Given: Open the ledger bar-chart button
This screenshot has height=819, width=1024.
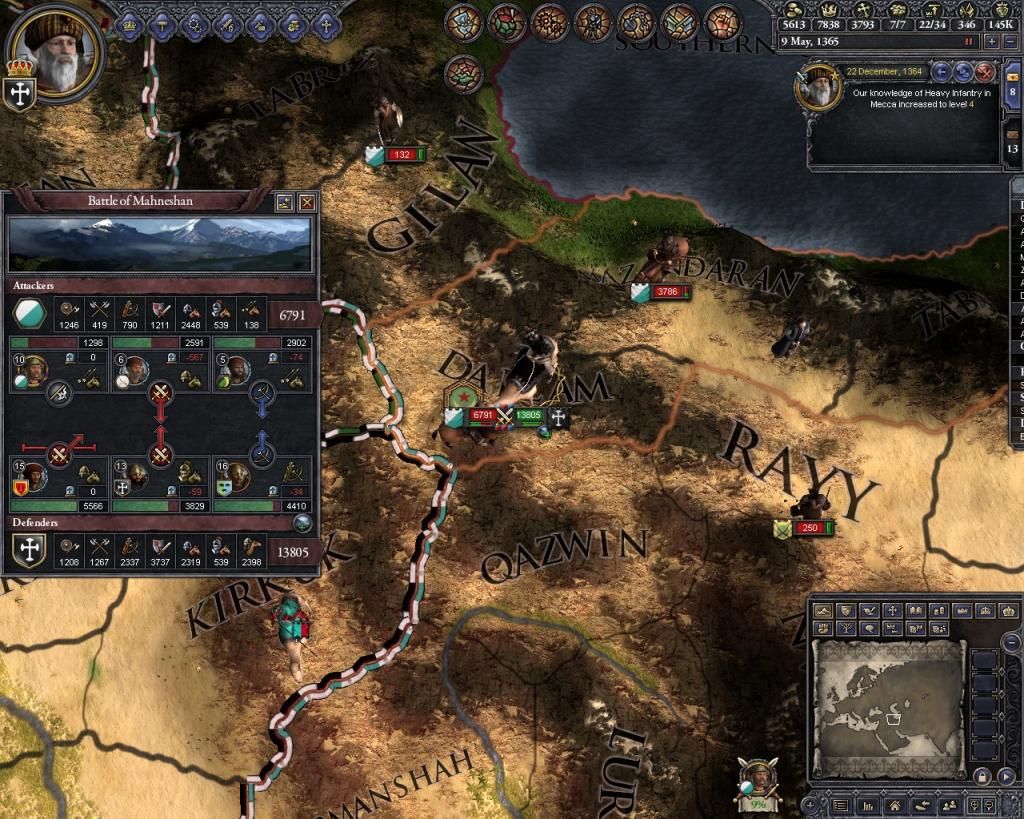Looking at the screenshot, I should [x=869, y=804].
